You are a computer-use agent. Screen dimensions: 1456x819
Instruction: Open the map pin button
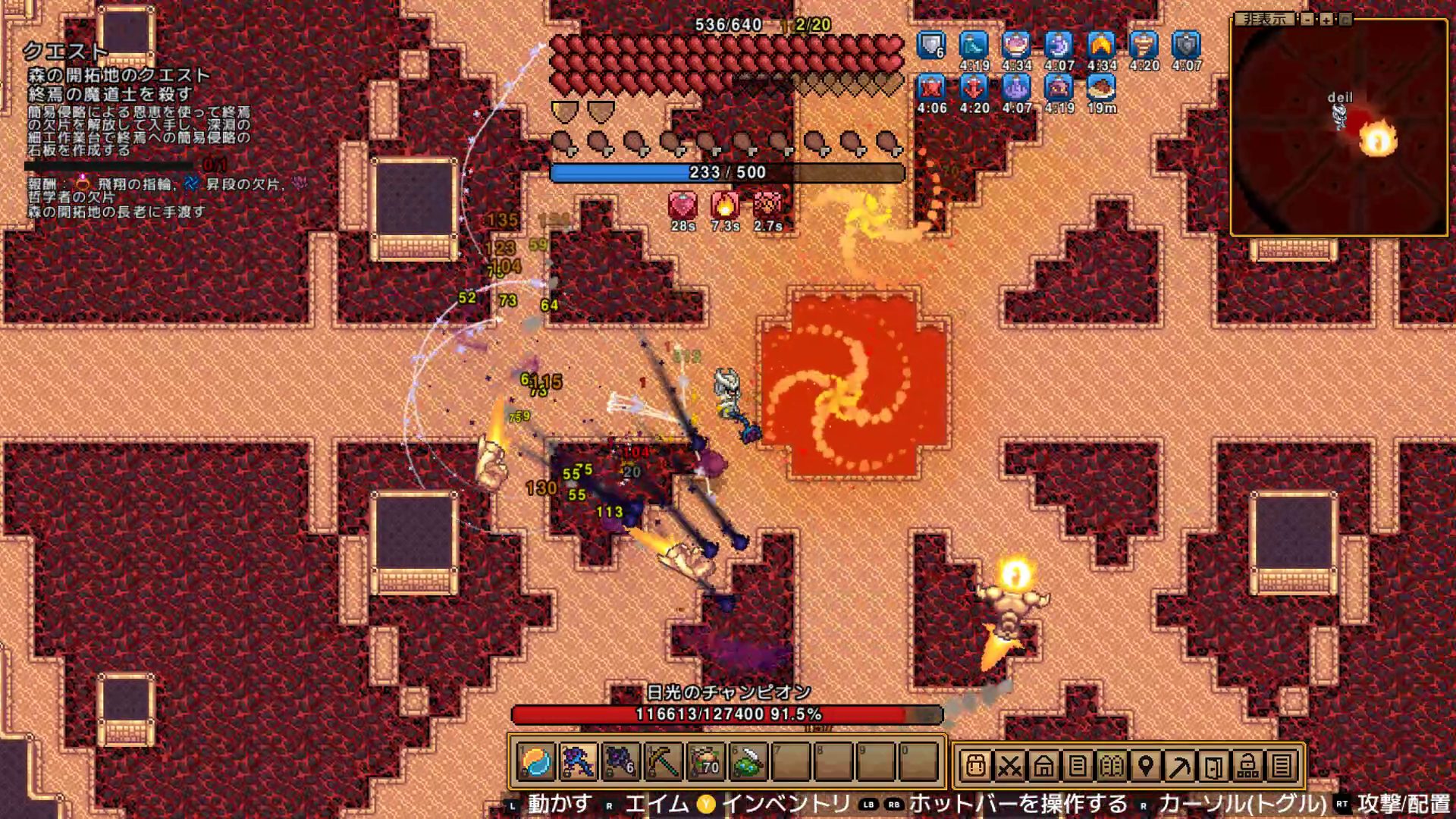click(x=1146, y=767)
